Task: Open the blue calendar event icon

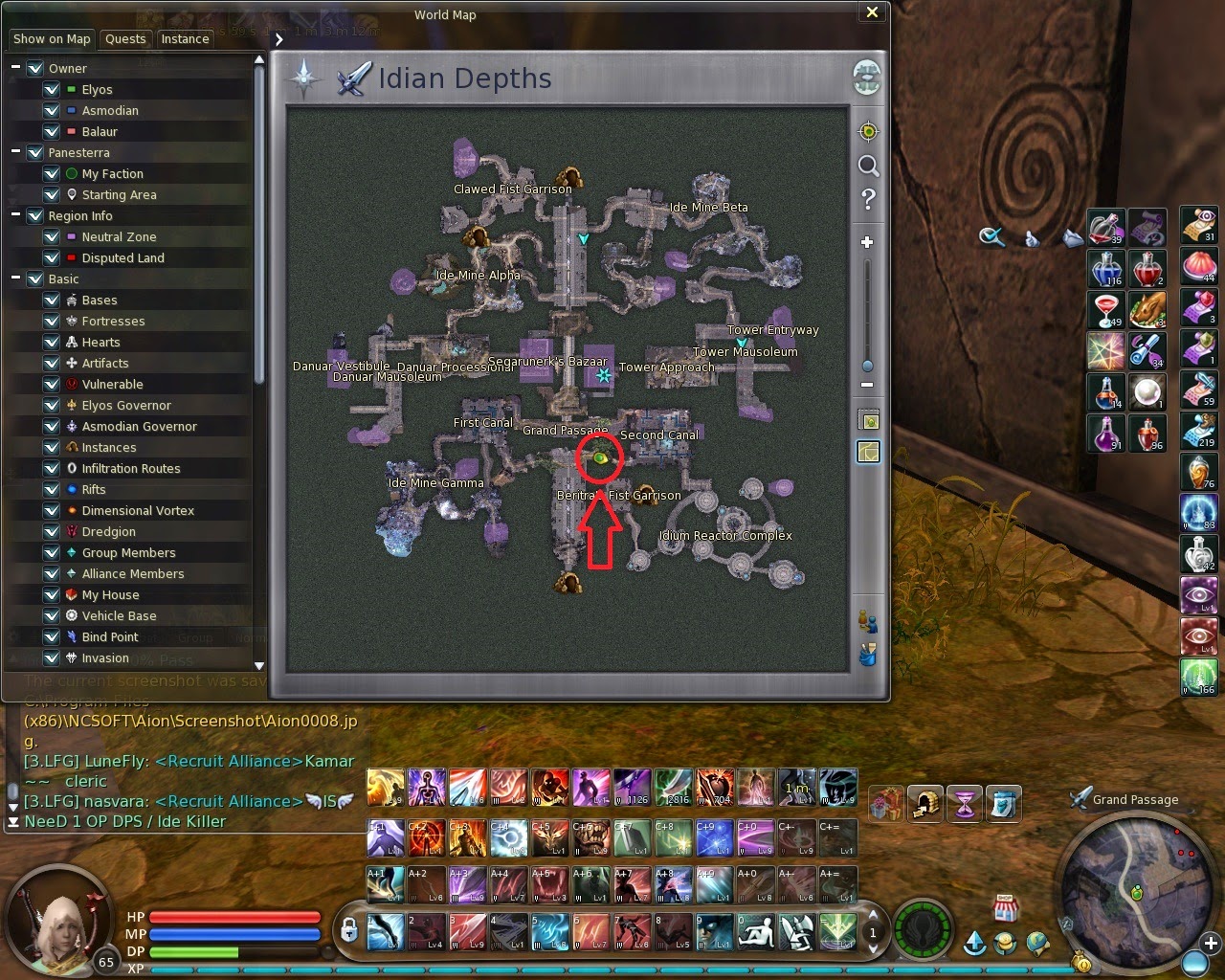Action: pos(1005,804)
